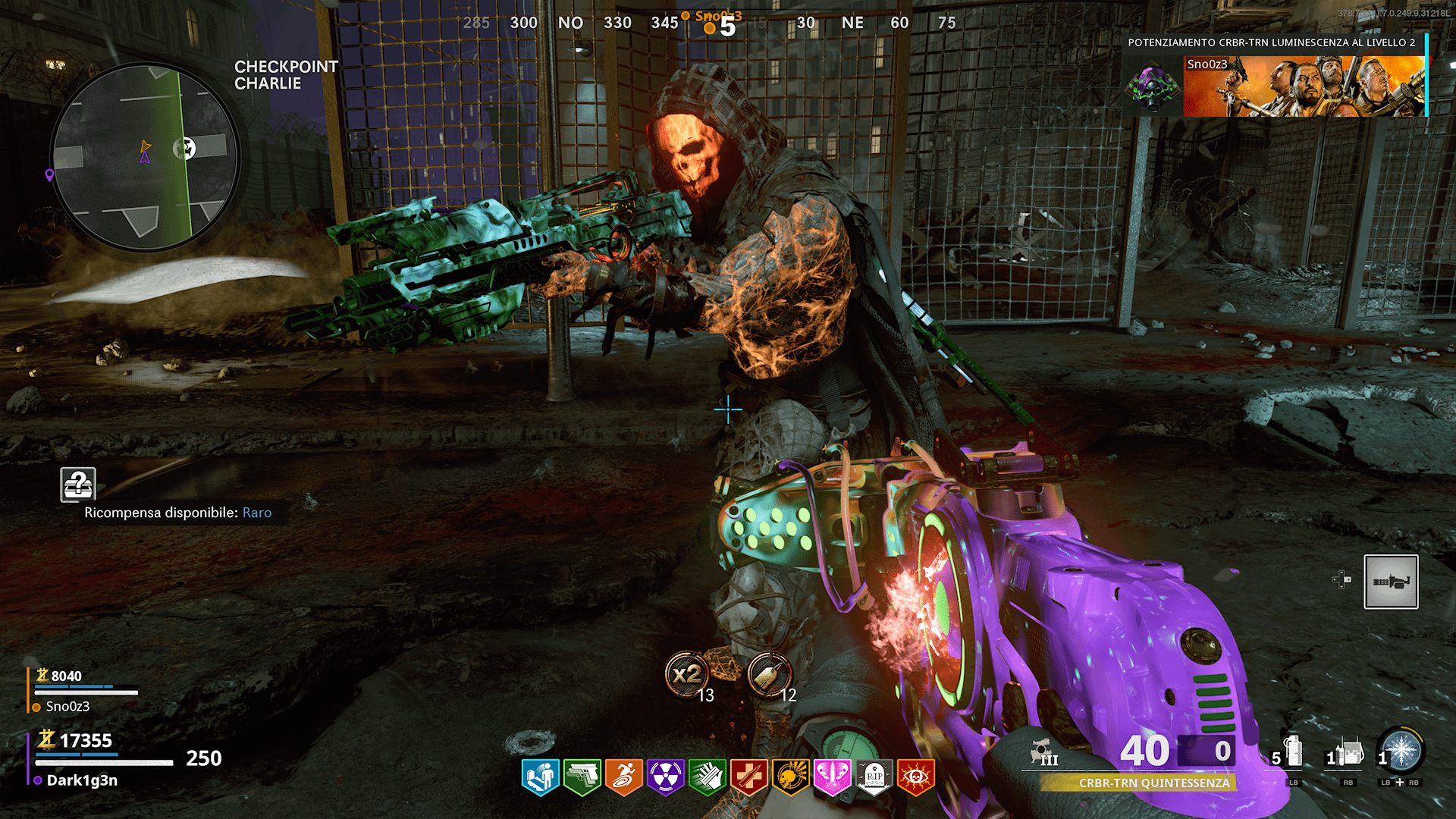Click the x2 Double Points power-up icon
This screenshot has width=1456, height=819.
click(687, 673)
